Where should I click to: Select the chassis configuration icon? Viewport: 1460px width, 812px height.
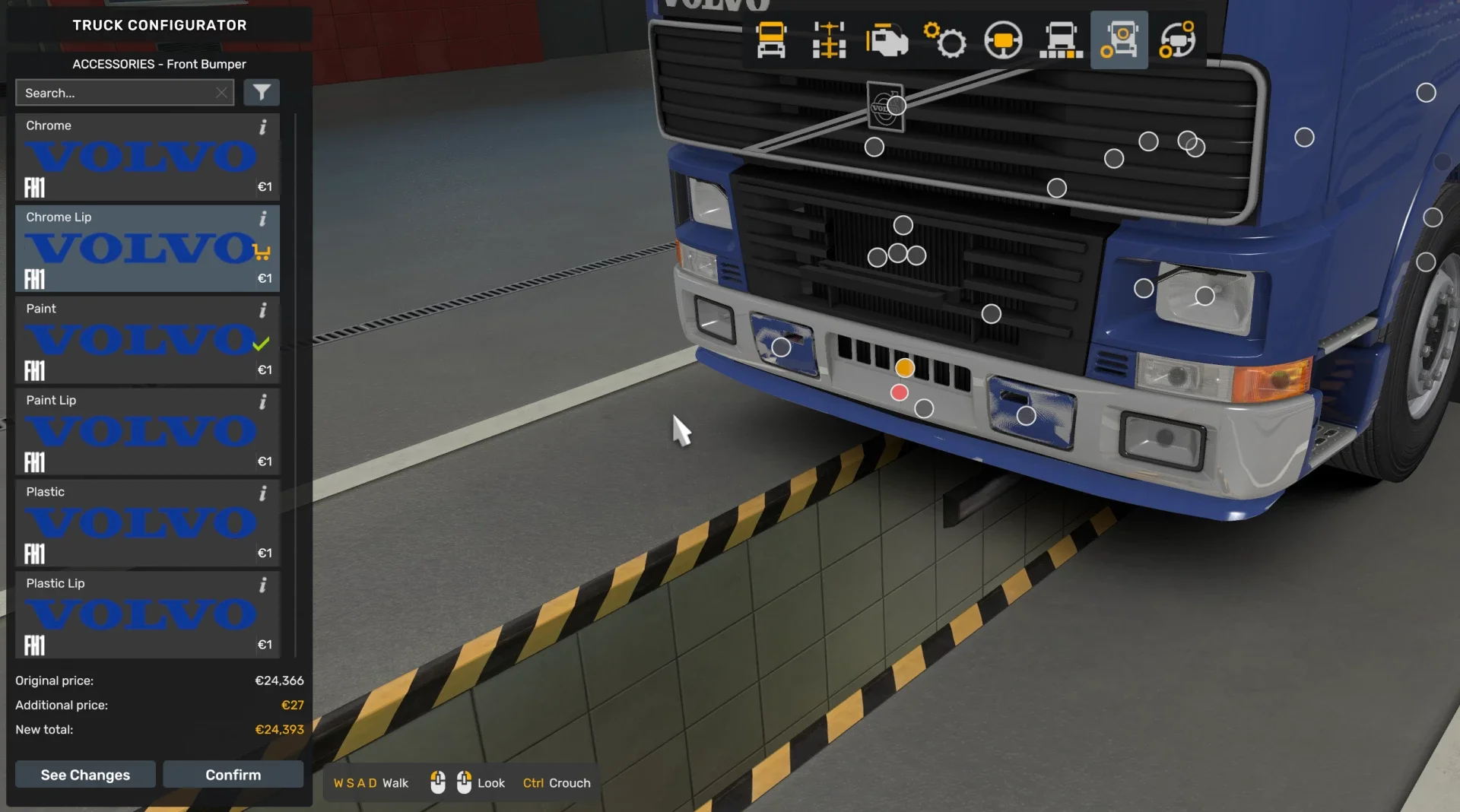[x=829, y=40]
